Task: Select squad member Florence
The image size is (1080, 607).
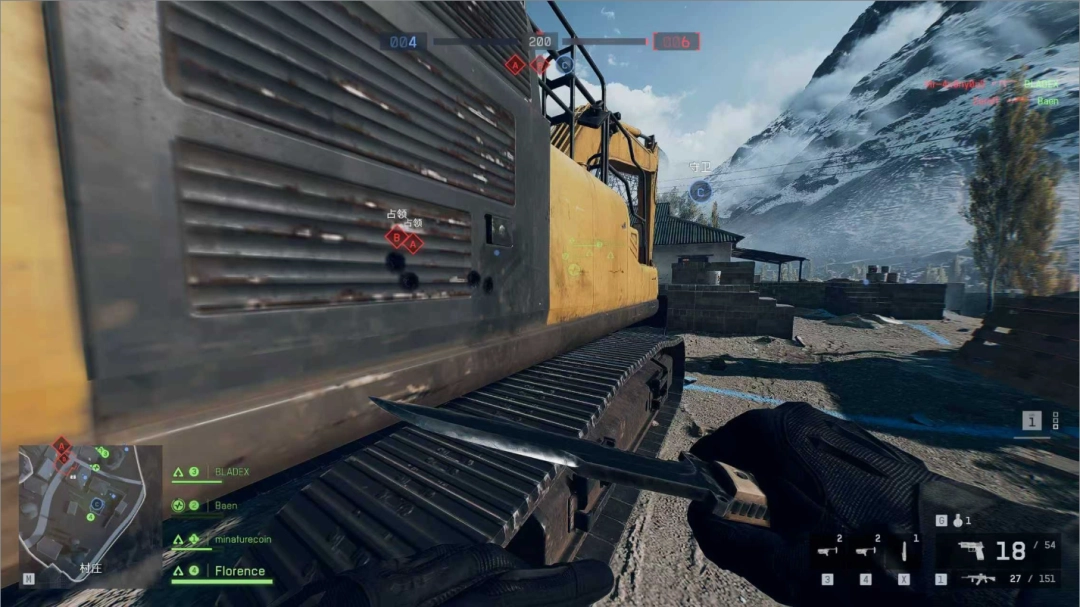Action: coord(240,572)
